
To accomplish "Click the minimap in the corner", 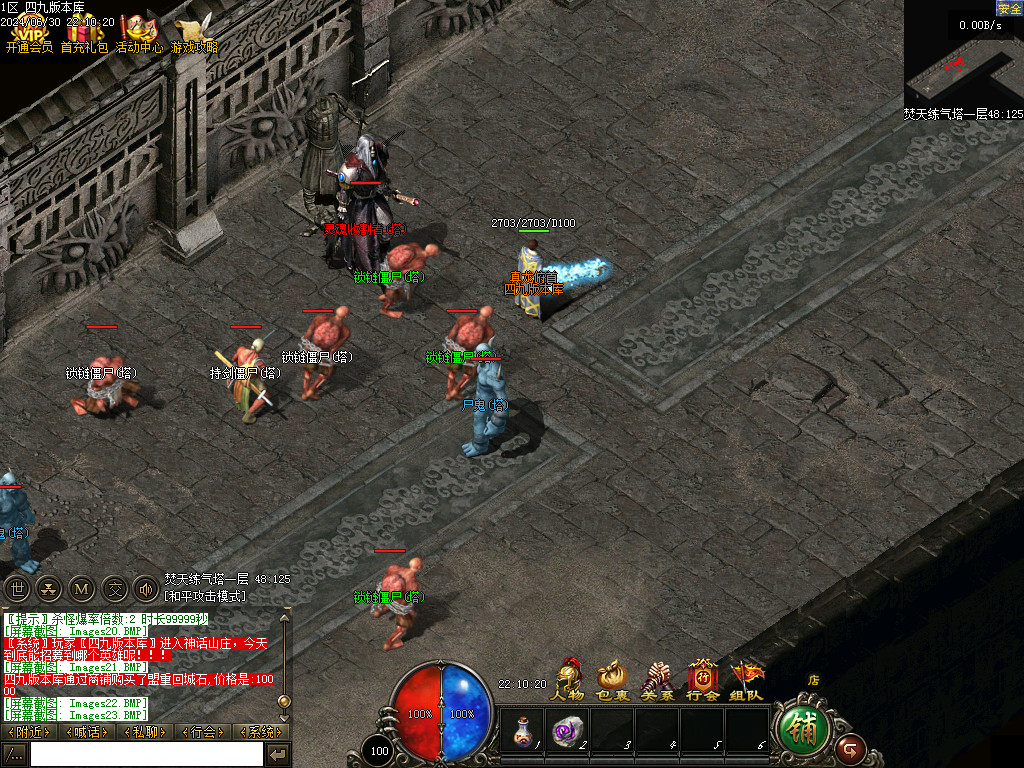I will click(963, 60).
